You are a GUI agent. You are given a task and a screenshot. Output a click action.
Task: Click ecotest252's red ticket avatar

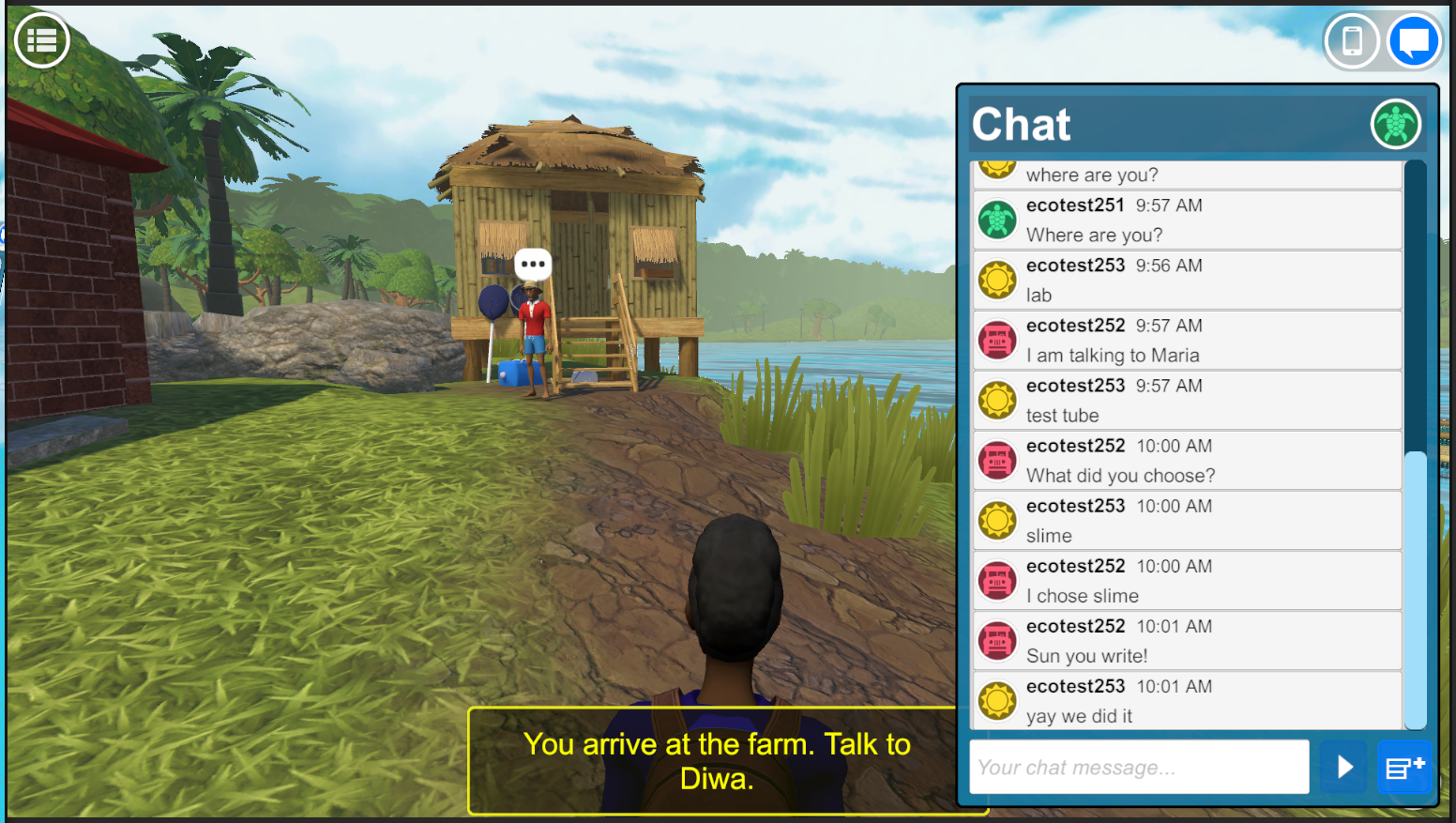997,340
